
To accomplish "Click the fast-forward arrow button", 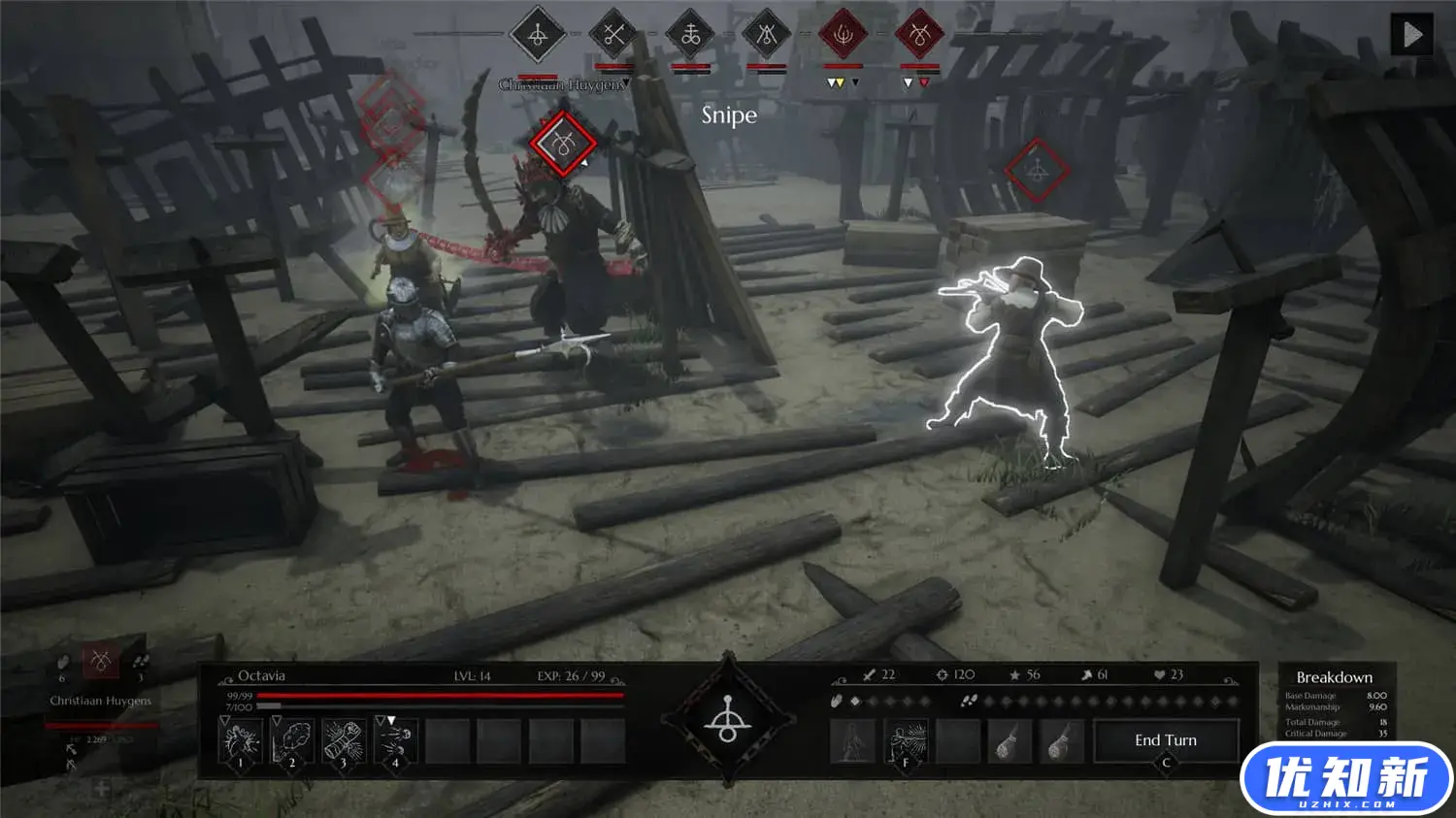I will tap(1411, 35).
